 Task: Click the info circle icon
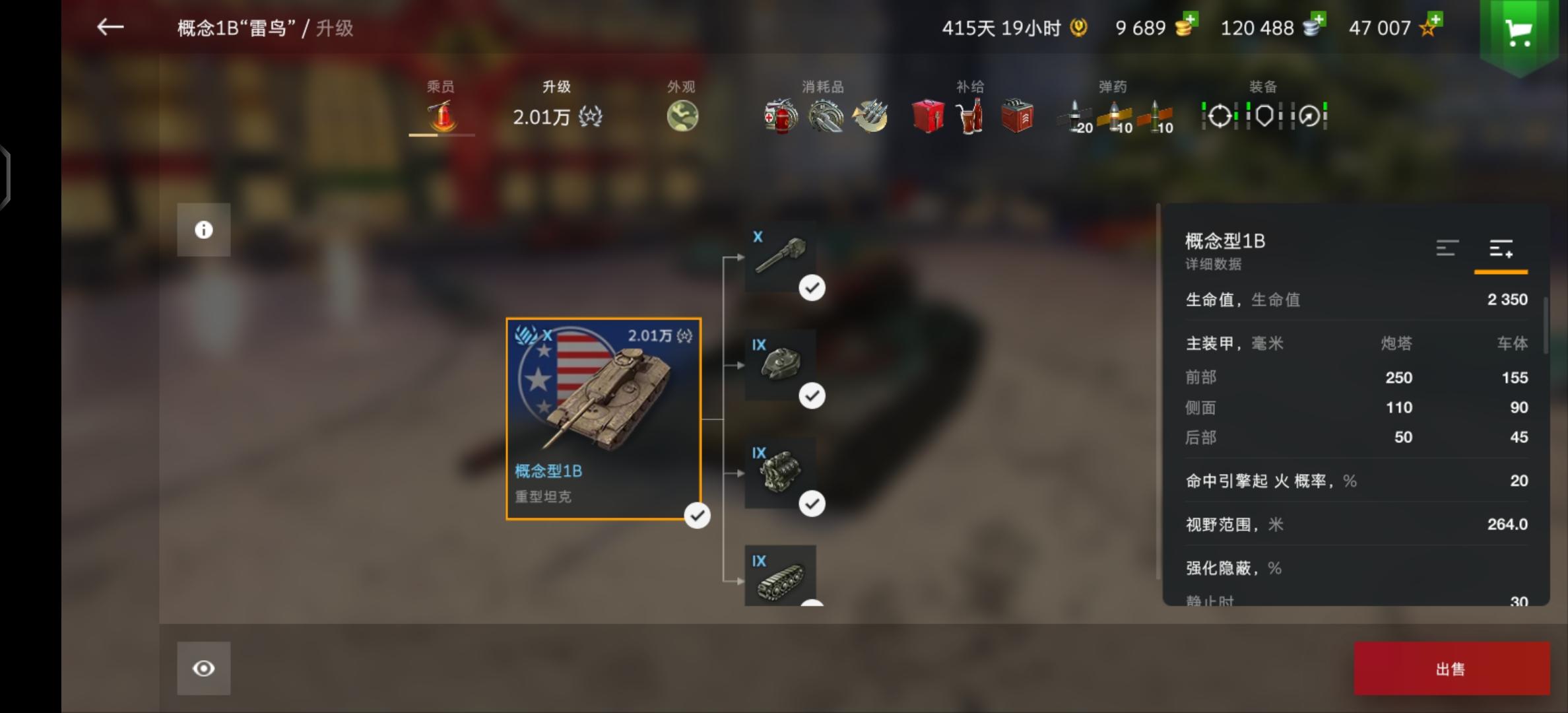tap(203, 229)
